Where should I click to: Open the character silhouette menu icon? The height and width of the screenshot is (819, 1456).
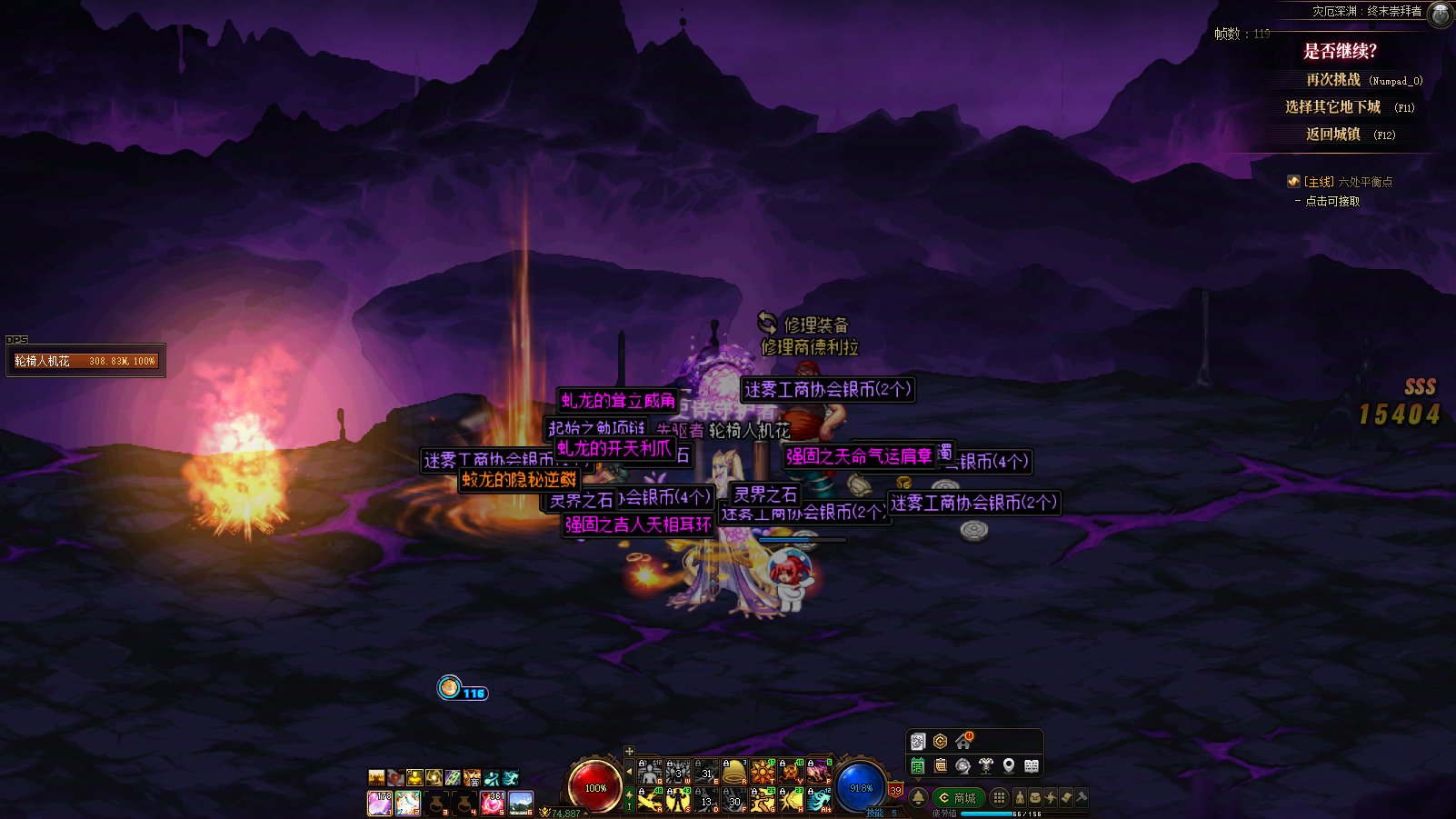[x=1020, y=798]
